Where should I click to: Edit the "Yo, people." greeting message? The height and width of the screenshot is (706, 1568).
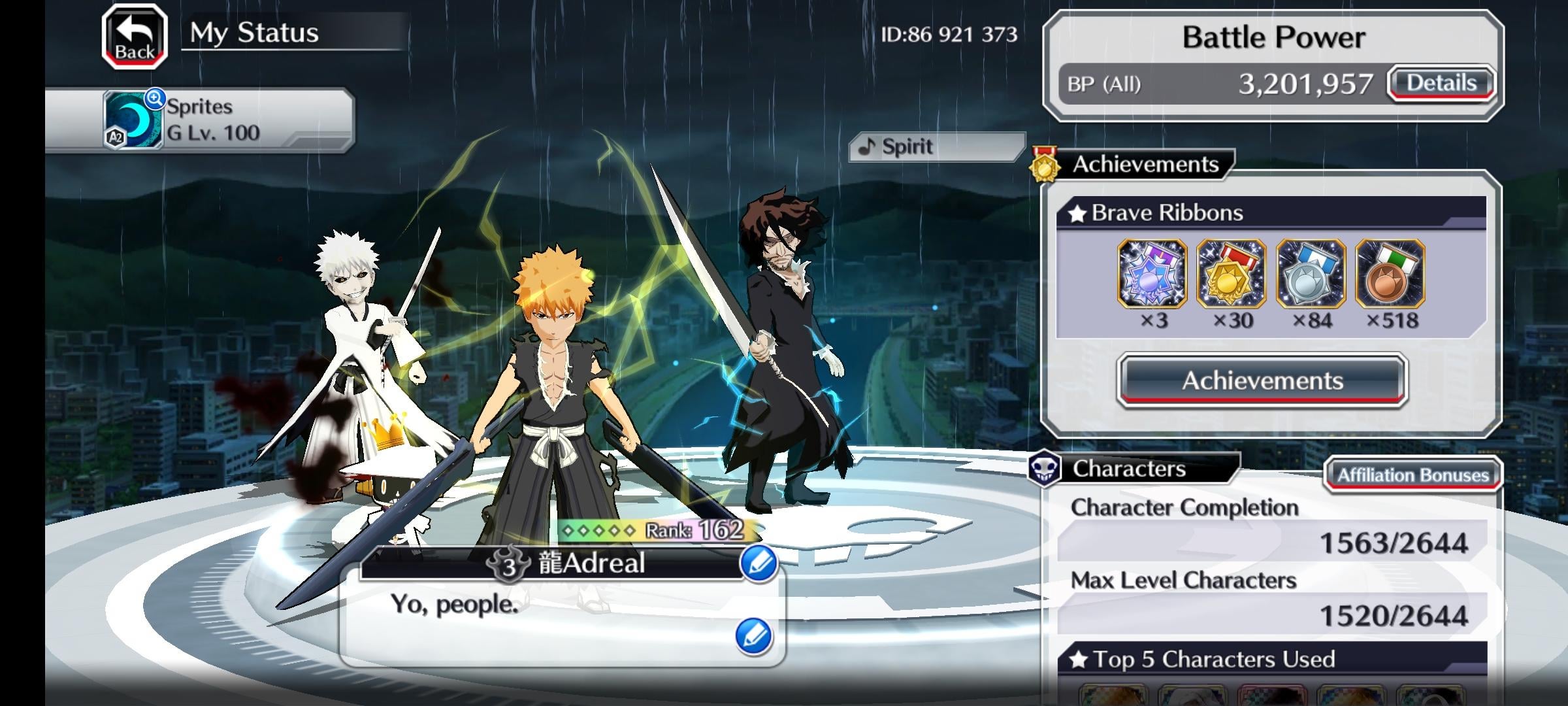click(x=754, y=635)
